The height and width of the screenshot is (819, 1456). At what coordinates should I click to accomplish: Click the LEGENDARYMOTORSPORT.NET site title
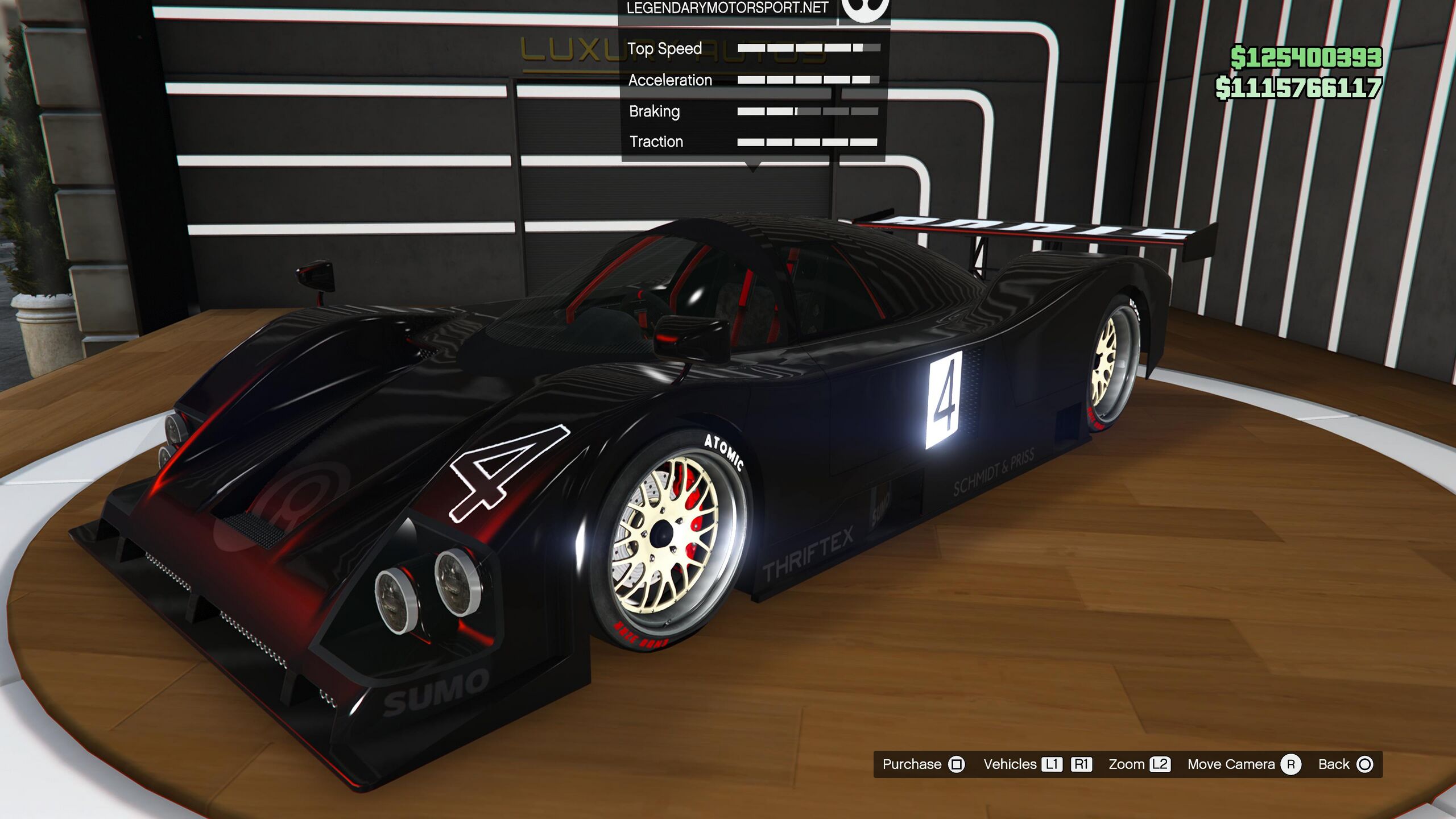[727, 9]
